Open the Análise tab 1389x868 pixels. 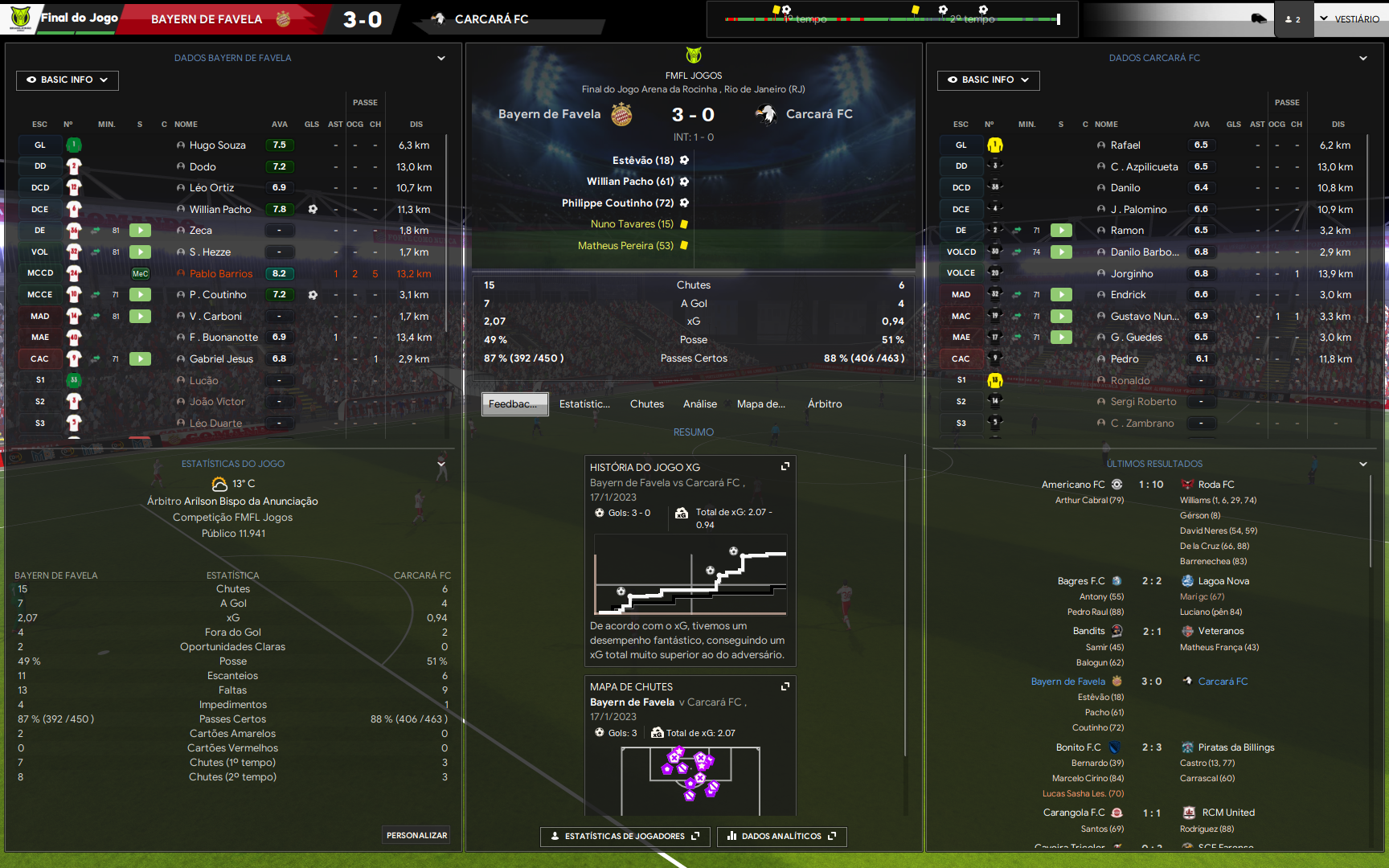click(700, 404)
